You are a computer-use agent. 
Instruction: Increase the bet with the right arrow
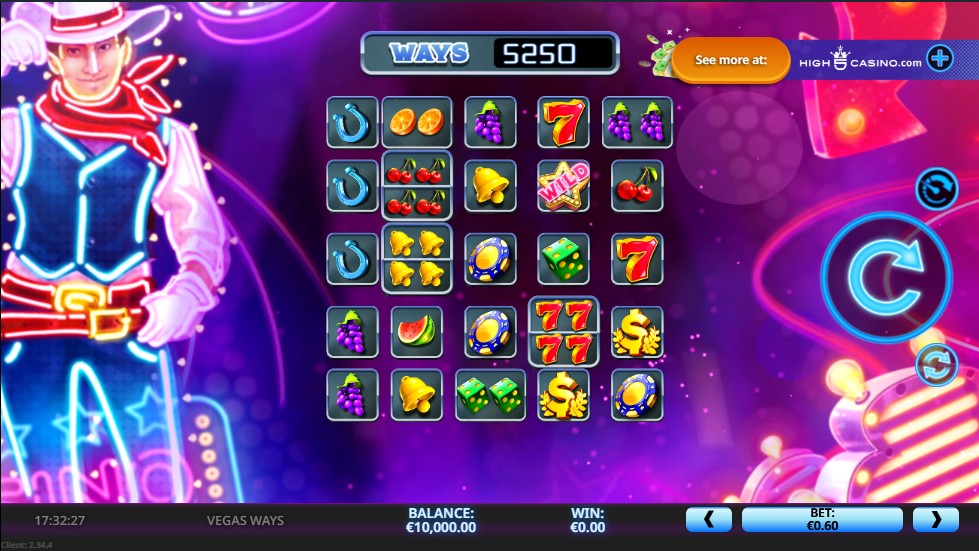(937, 519)
